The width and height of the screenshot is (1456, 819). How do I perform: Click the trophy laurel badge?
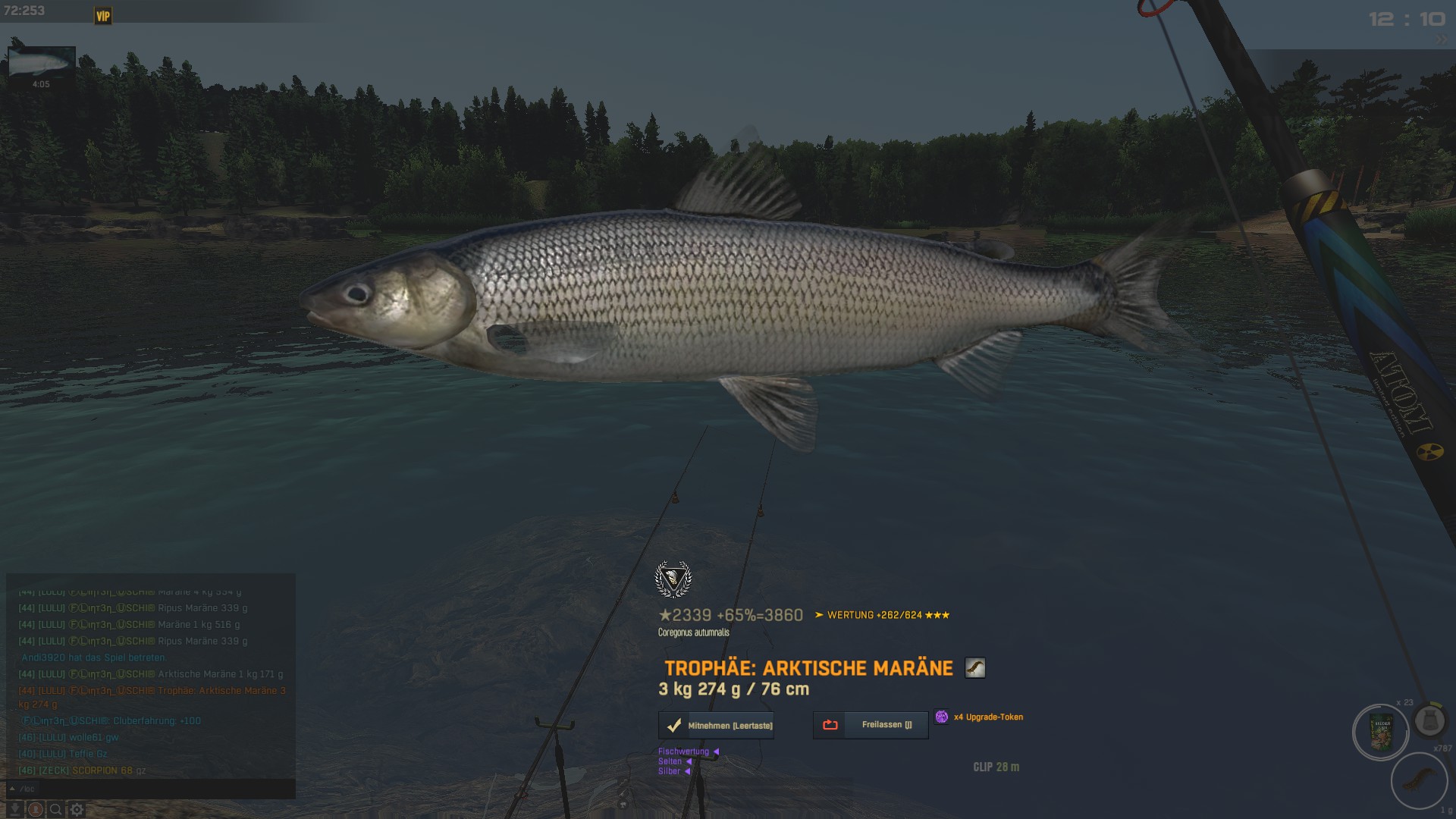pyautogui.click(x=673, y=579)
